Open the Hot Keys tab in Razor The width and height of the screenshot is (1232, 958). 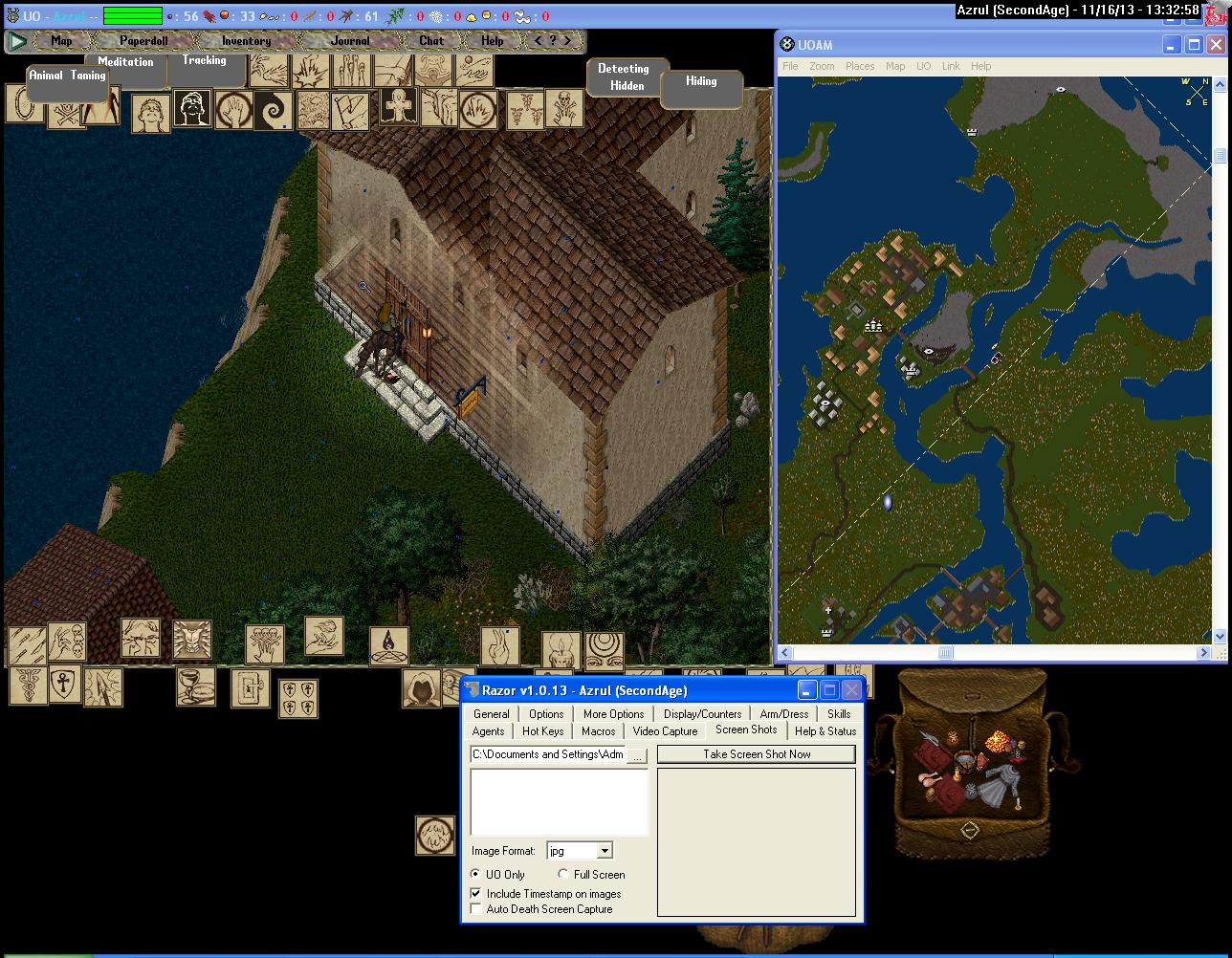[x=542, y=731]
